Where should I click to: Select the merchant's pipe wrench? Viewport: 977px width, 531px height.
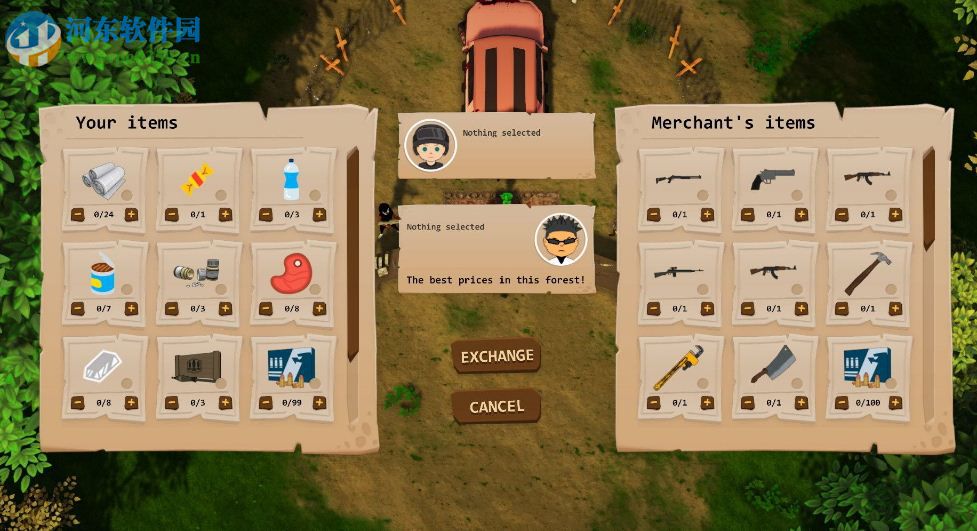coord(678,367)
